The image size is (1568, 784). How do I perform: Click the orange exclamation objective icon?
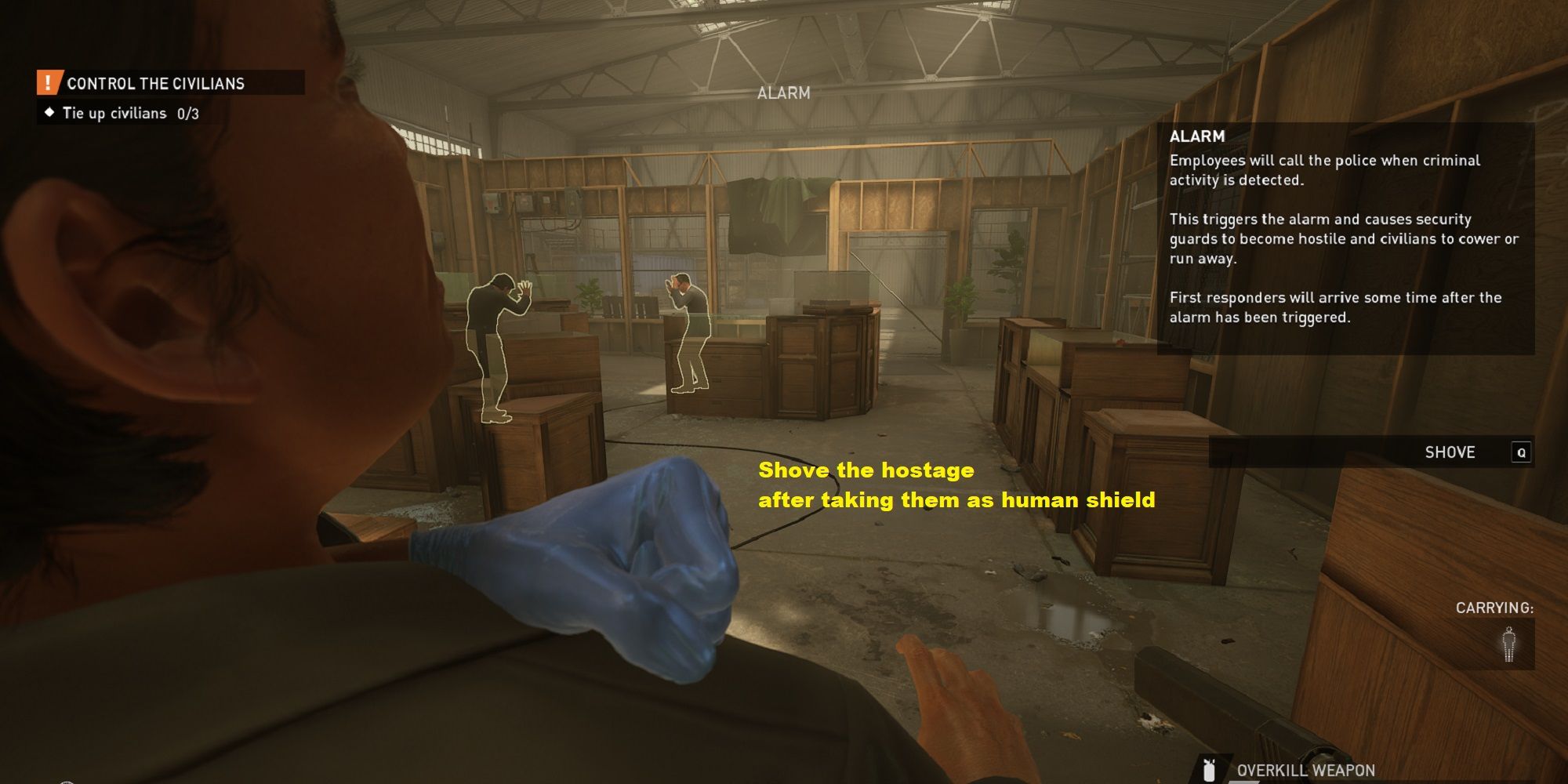coord(49,82)
